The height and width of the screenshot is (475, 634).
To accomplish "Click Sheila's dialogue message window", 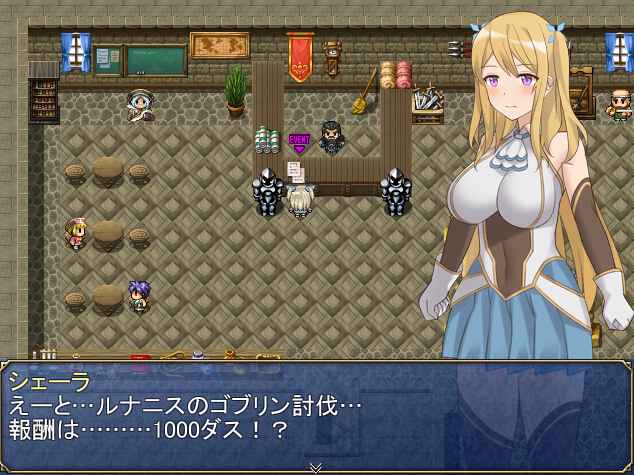I will click(316, 412).
